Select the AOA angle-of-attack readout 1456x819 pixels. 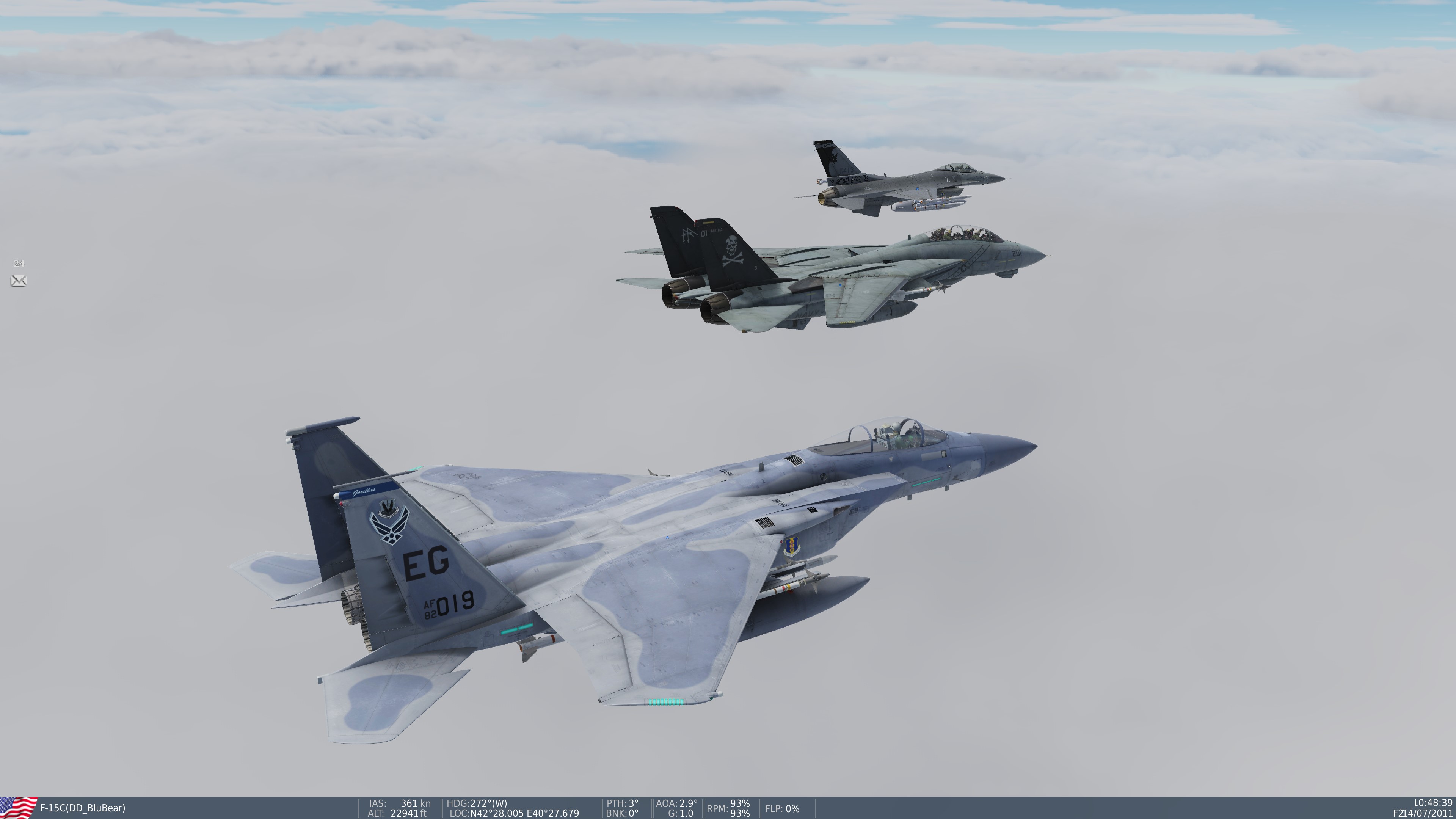(676, 803)
